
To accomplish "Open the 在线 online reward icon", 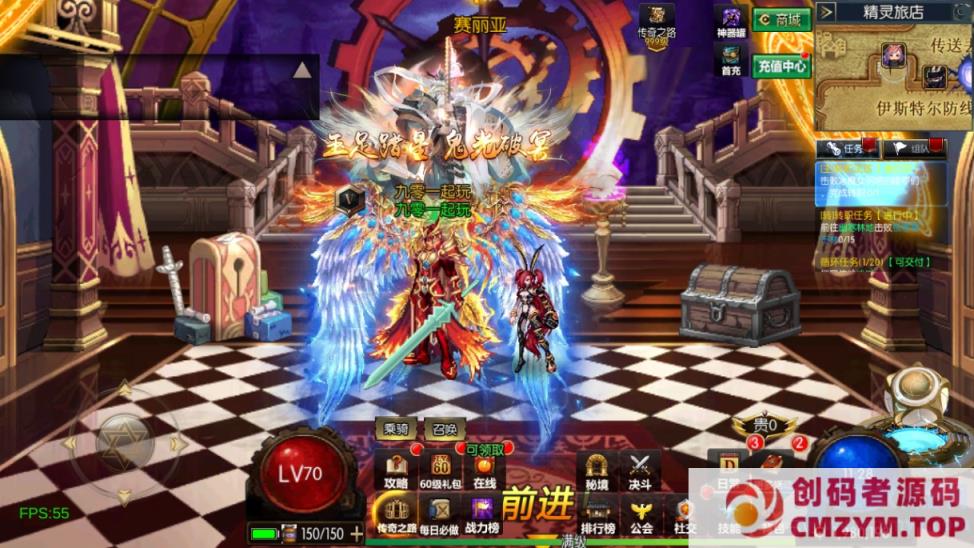I will [485, 472].
